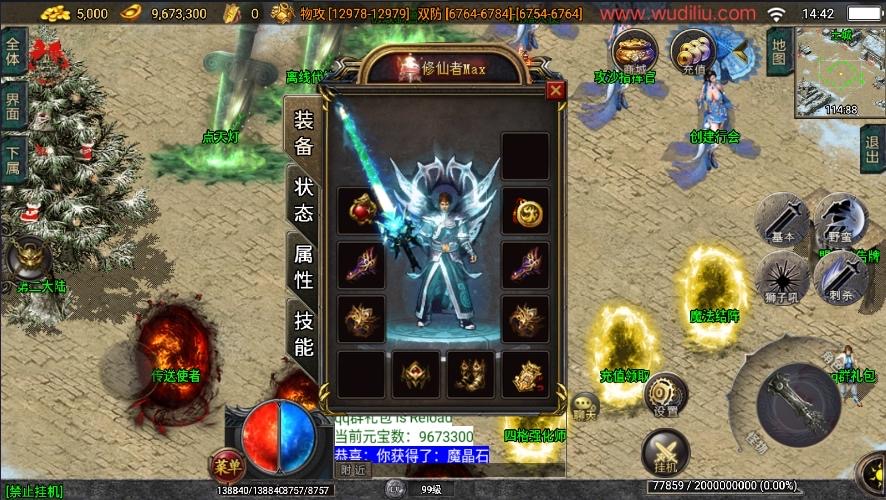The height and width of the screenshot is (500, 886).
Task: Use the 狮子吼 lion roar skill
Action: tap(782, 275)
